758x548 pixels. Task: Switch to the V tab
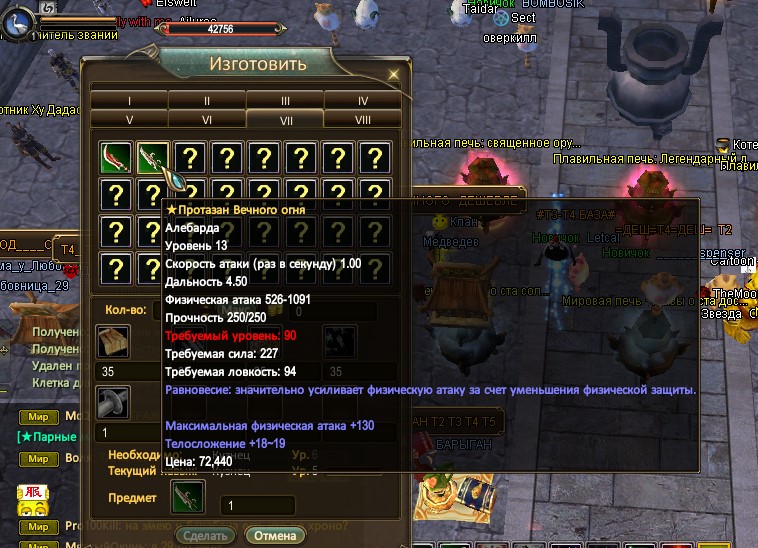coord(129,119)
